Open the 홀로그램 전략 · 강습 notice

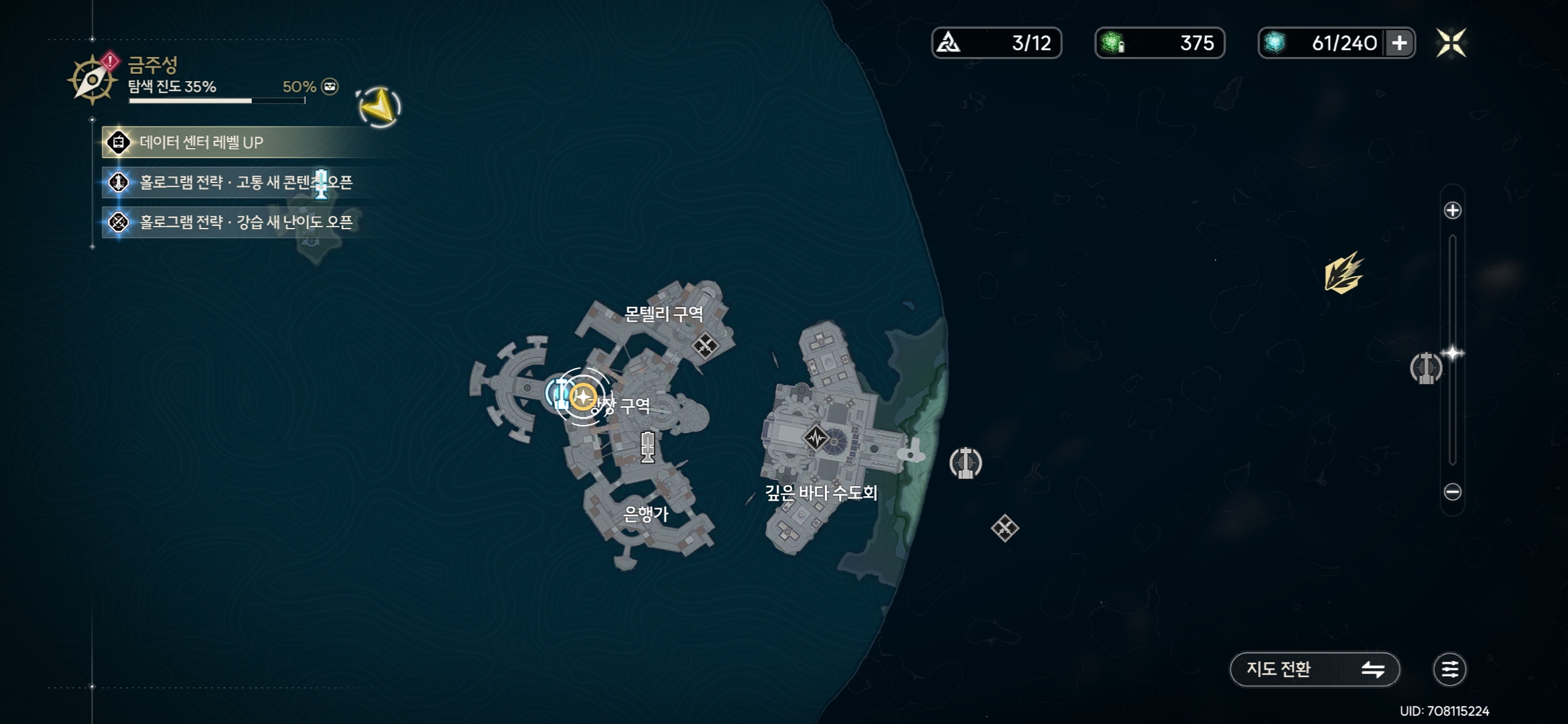coord(245,222)
